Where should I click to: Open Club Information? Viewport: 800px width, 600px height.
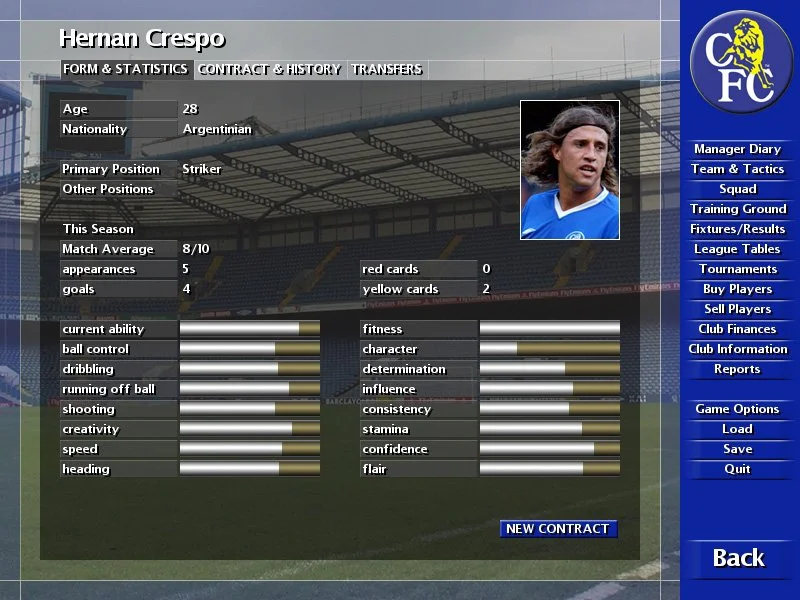pyautogui.click(x=738, y=349)
